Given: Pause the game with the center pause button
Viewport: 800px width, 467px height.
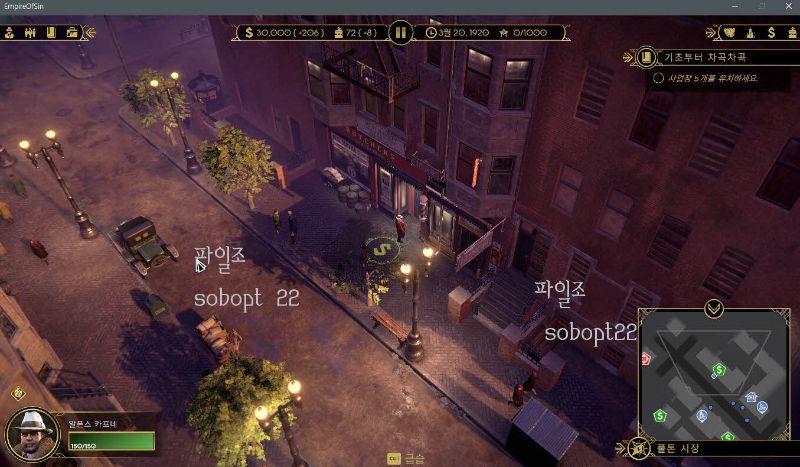Looking at the screenshot, I should point(400,32).
